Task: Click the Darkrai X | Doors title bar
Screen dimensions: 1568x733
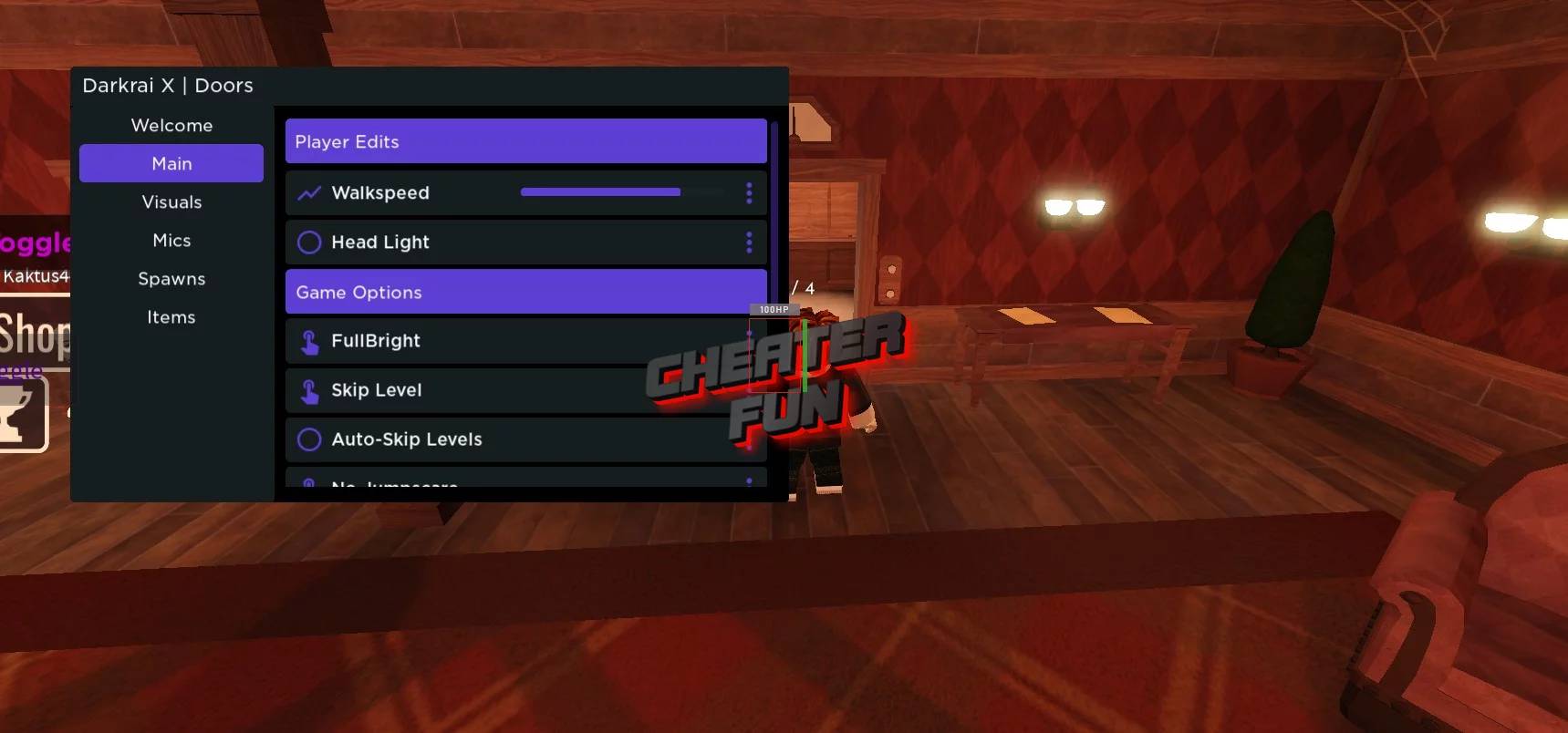Action: point(168,85)
